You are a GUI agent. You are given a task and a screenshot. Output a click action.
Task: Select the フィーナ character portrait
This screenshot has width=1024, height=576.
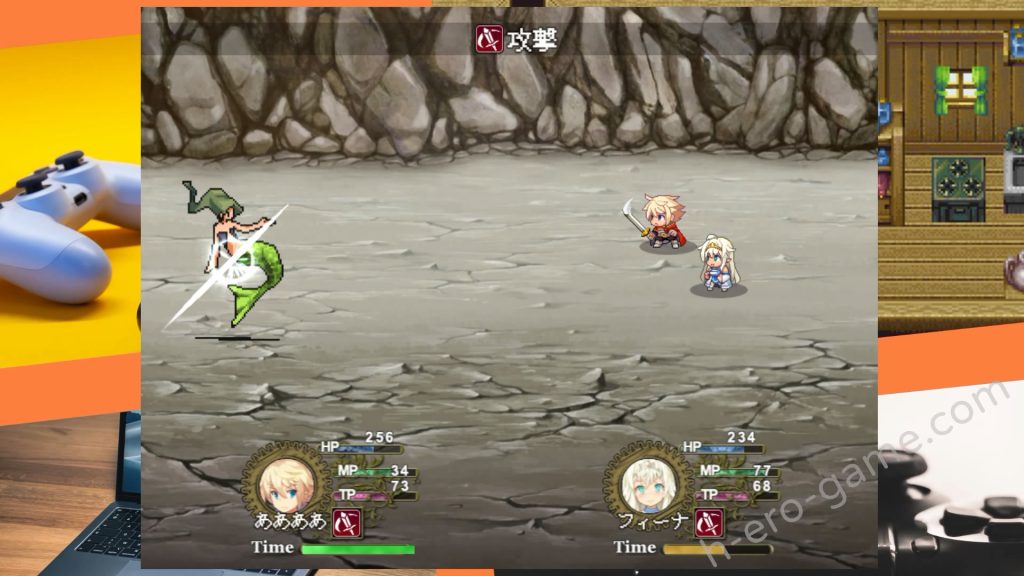click(x=643, y=483)
